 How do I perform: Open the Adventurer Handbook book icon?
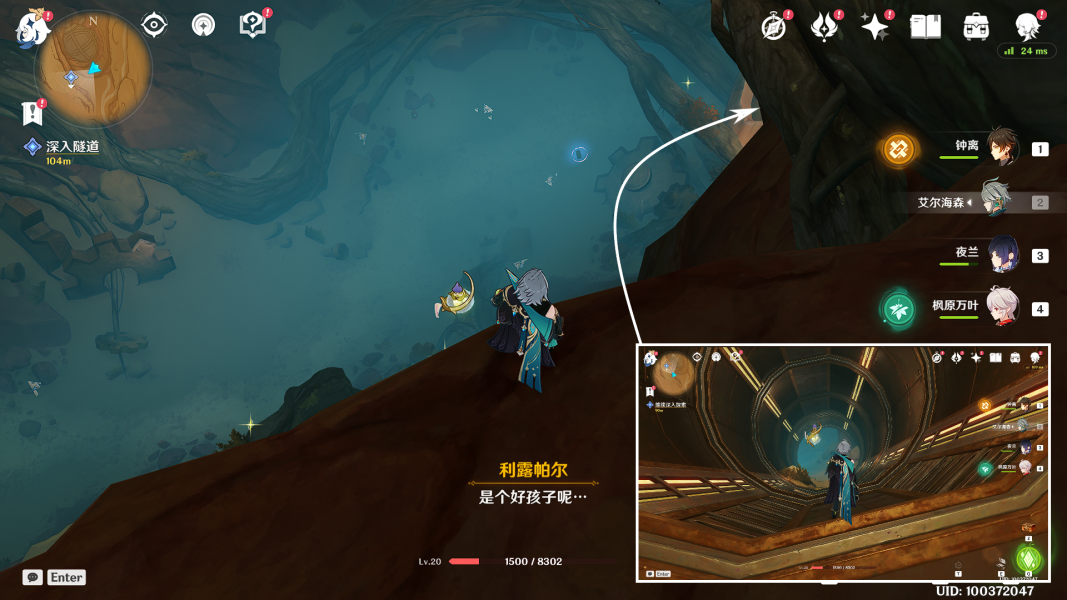click(925, 27)
